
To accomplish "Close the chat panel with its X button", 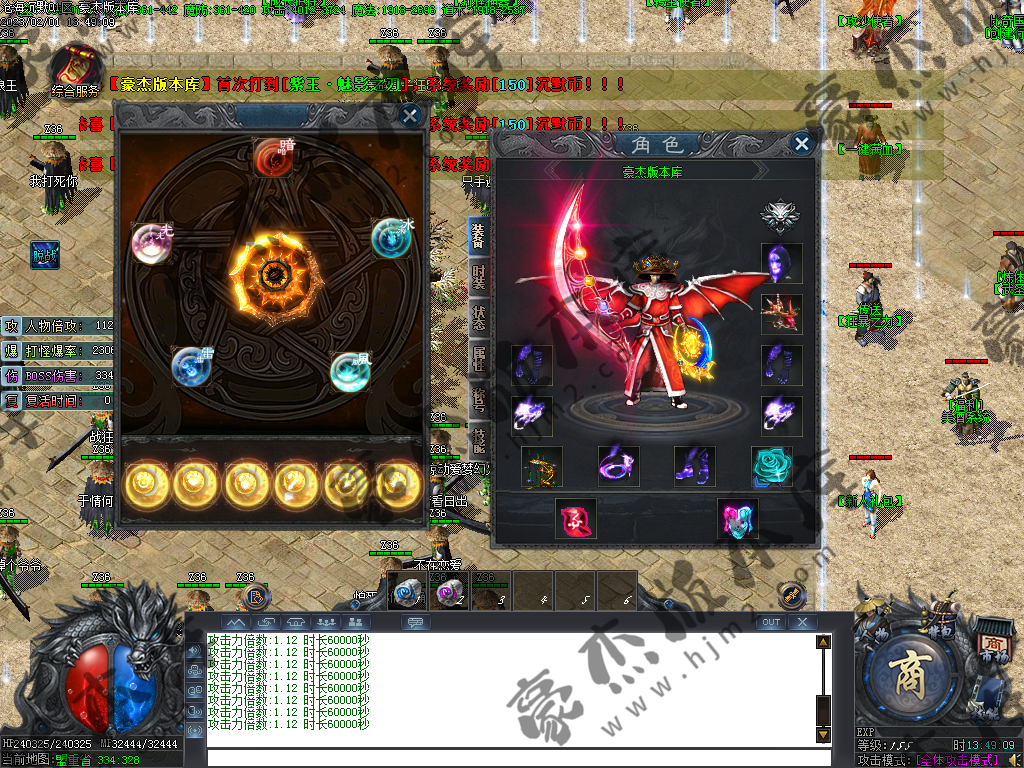I will [x=801, y=622].
